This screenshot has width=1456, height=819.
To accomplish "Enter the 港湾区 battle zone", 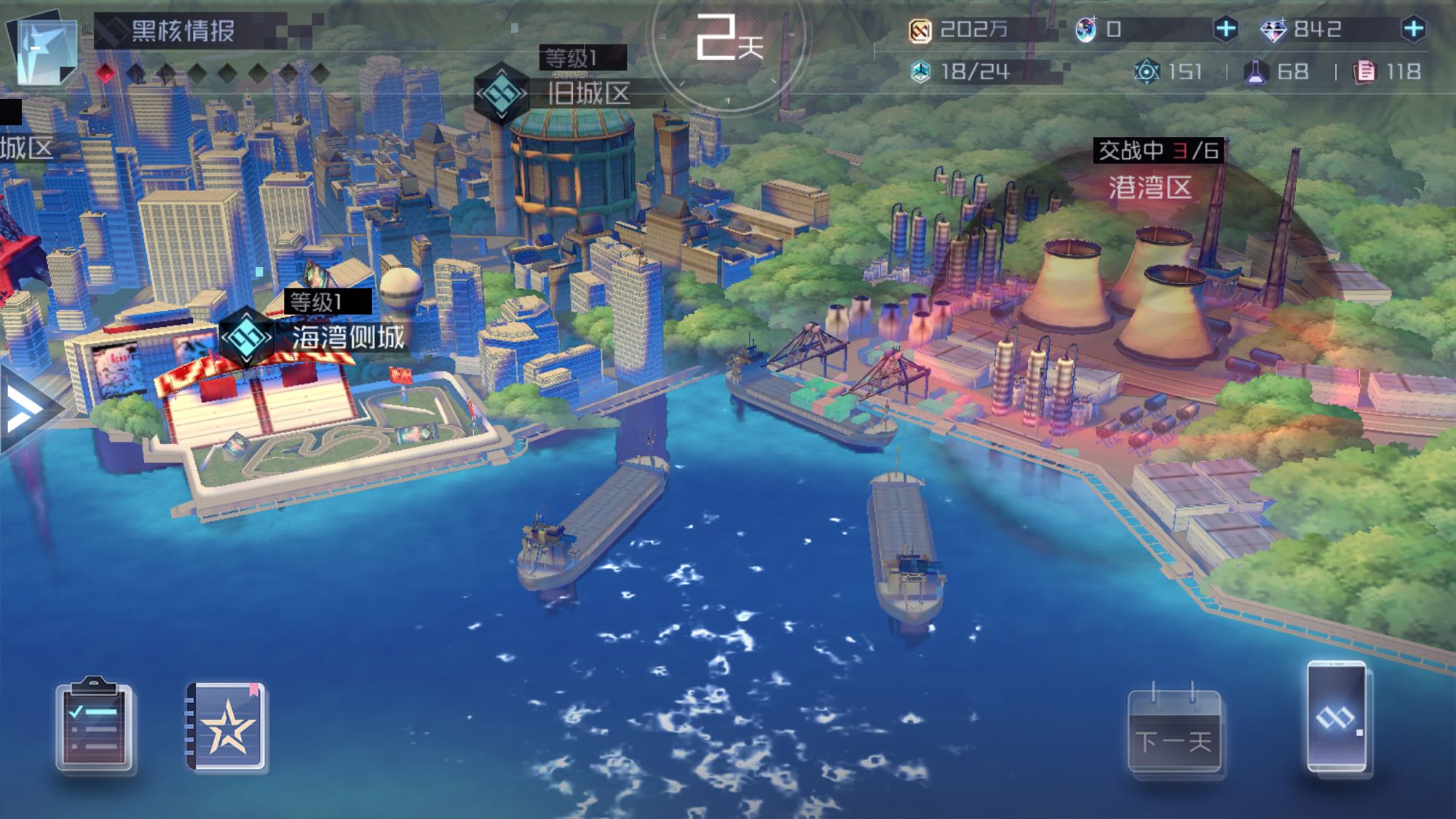I will pos(1149,188).
